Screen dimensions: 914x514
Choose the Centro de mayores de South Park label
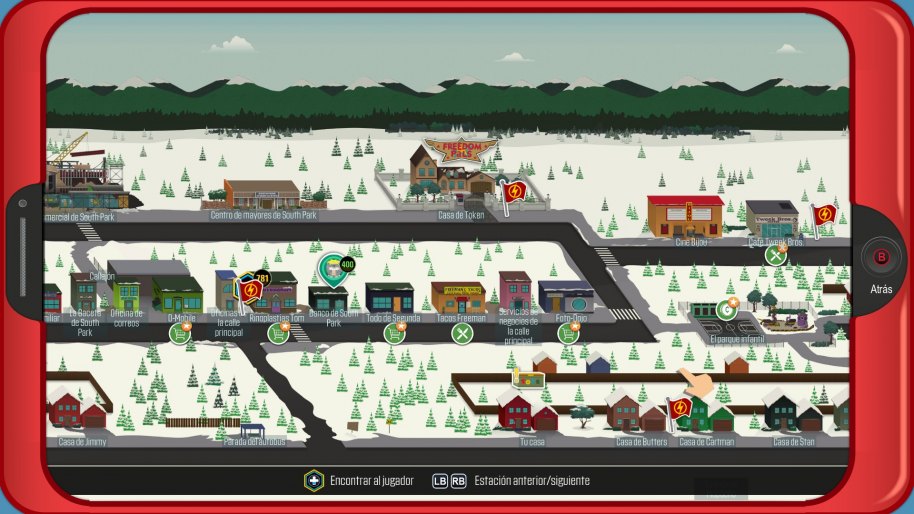263,215
